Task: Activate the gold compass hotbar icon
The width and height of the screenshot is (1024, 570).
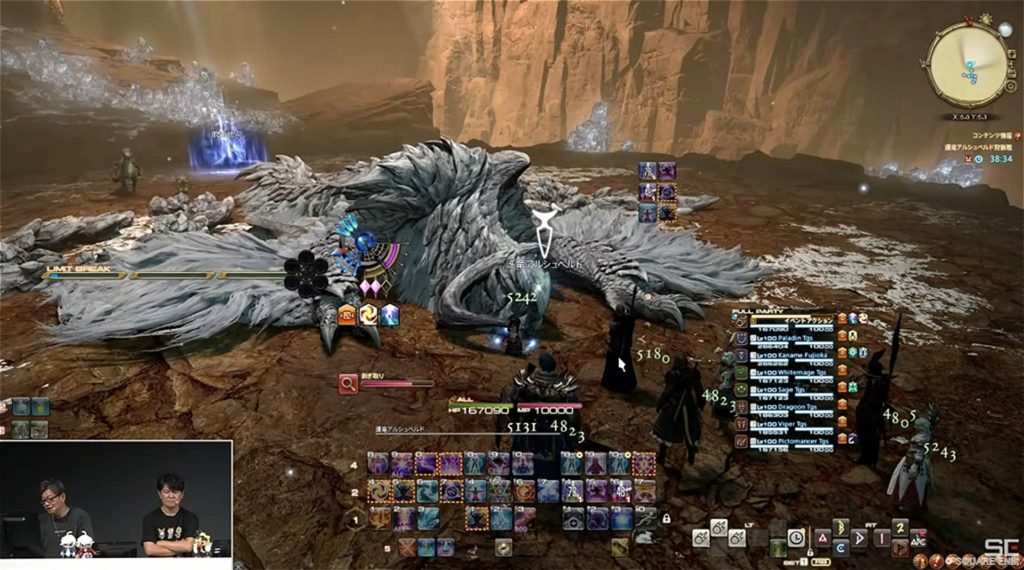Action: (501, 547)
